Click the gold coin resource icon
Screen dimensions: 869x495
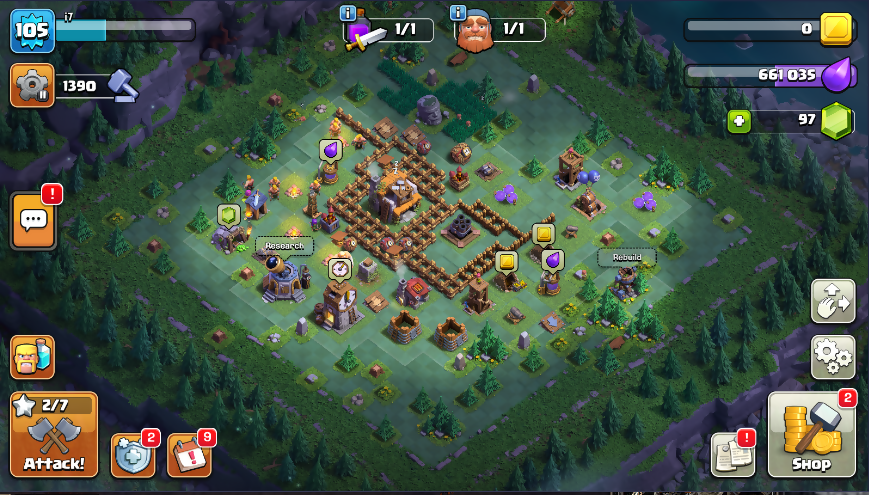tap(836, 29)
